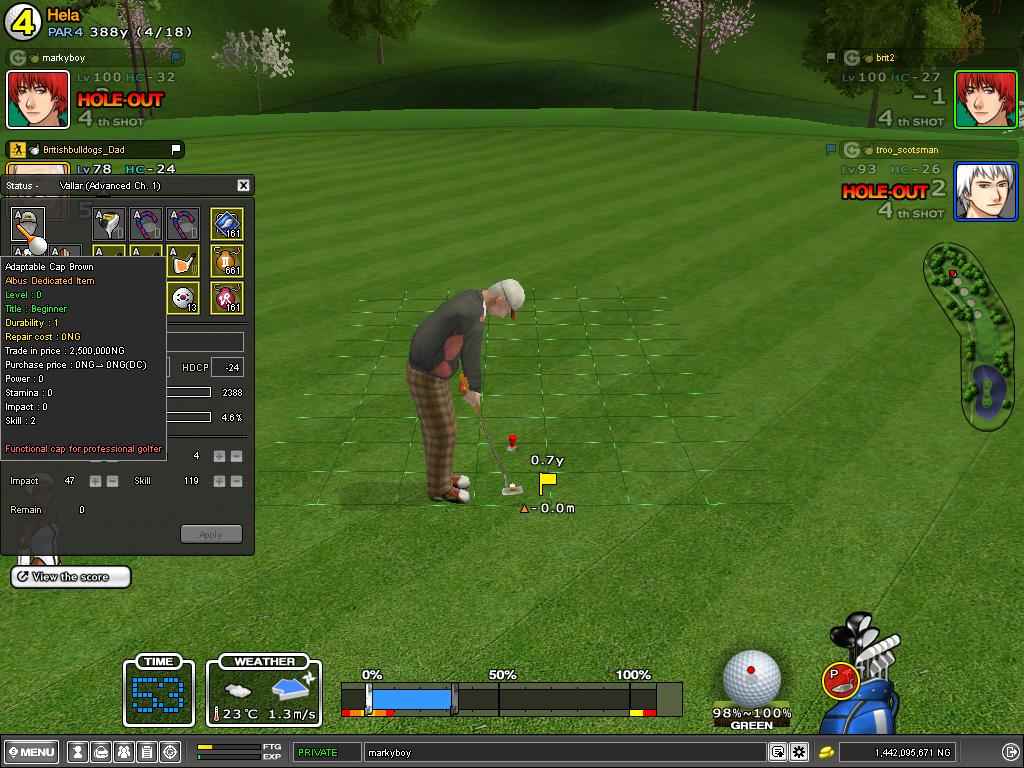Image resolution: width=1024 pixels, height=768 pixels.
Task: Select the cap equipment slot
Action: coord(28,224)
